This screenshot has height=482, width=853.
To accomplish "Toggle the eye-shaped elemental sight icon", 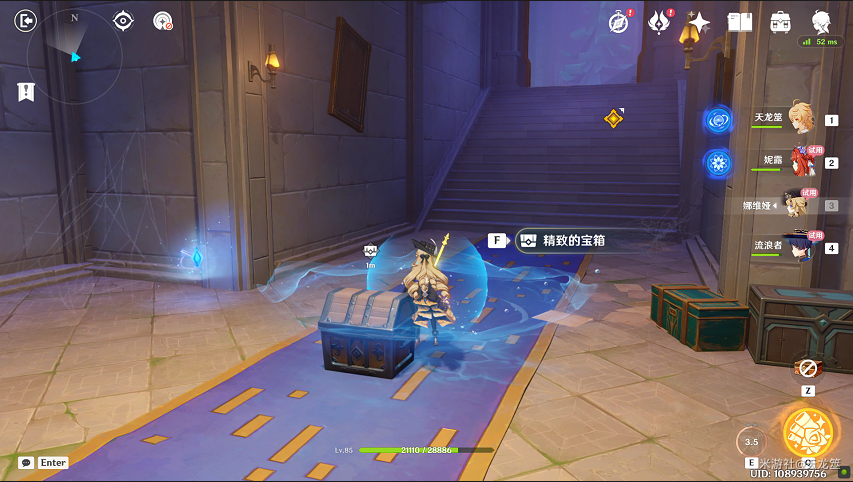I will click(x=123, y=20).
